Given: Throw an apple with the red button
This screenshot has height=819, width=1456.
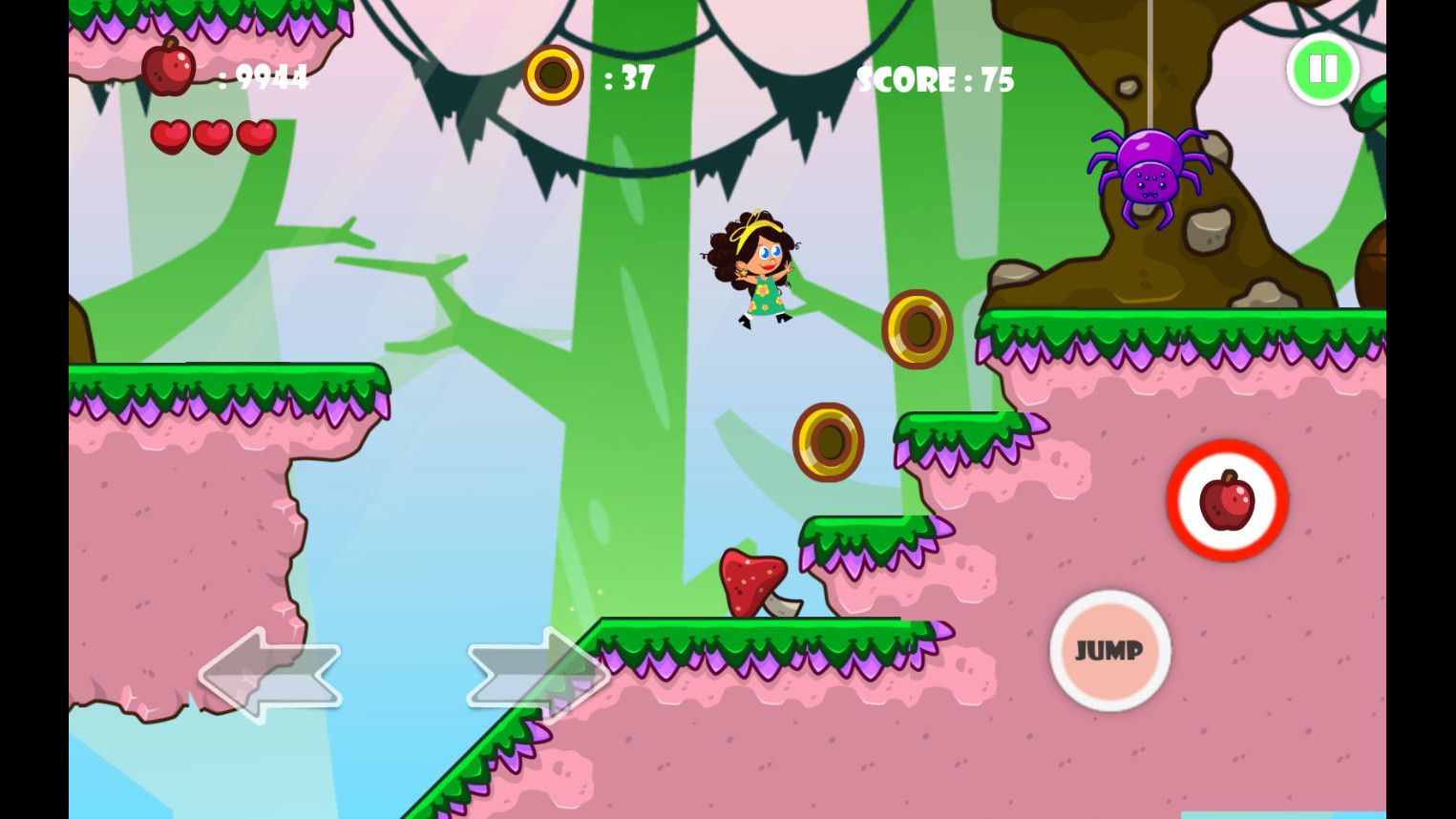Looking at the screenshot, I should 1227,500.
